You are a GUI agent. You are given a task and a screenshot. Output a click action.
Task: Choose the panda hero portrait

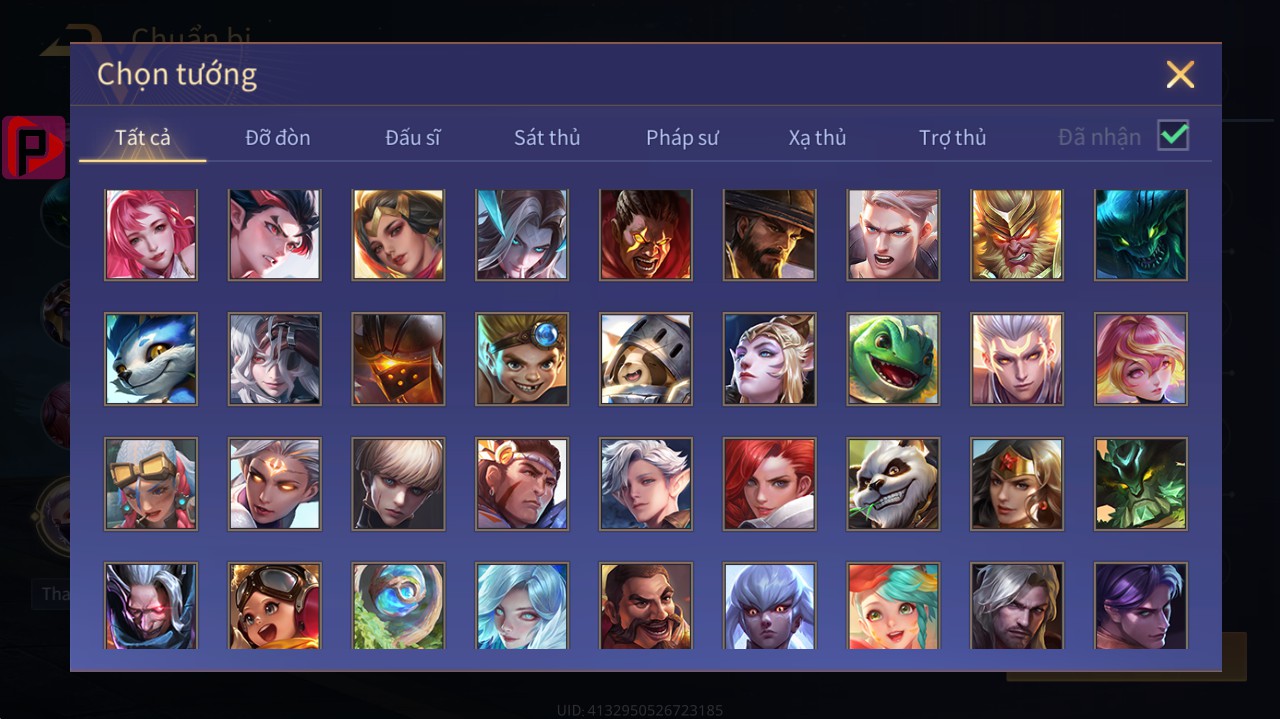893,483
